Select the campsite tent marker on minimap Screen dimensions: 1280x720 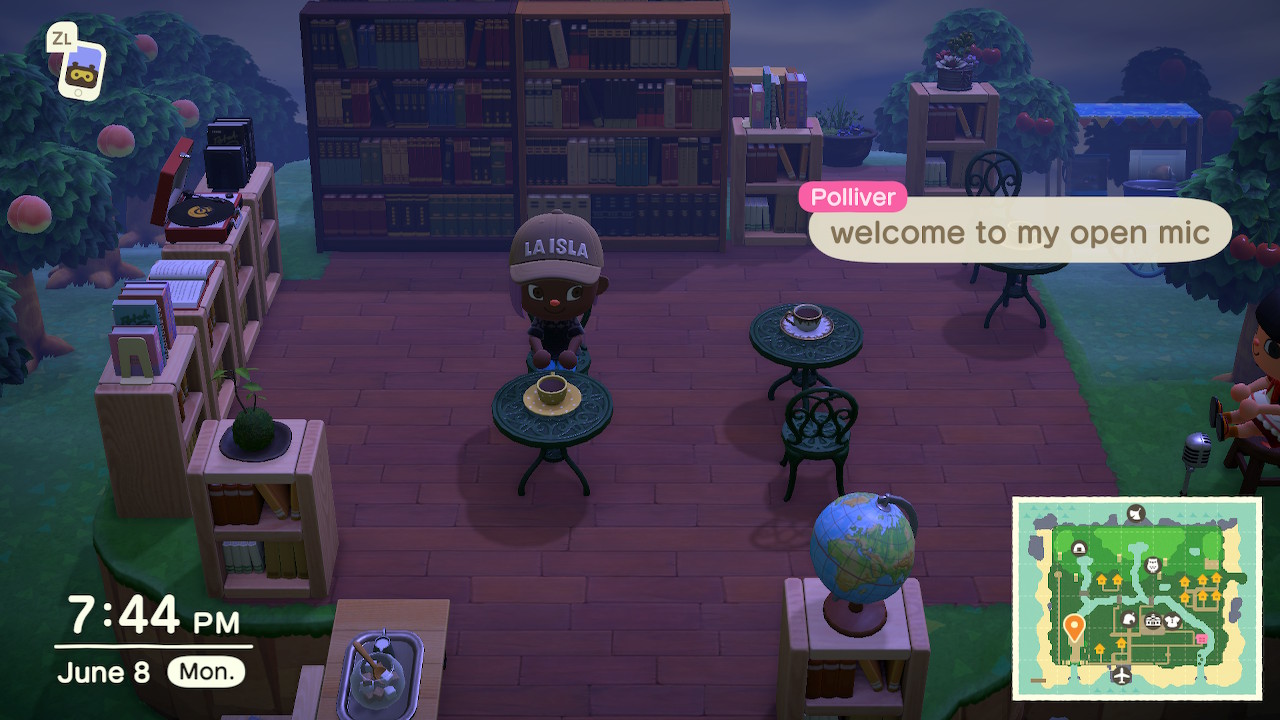tap(1080, 549)
